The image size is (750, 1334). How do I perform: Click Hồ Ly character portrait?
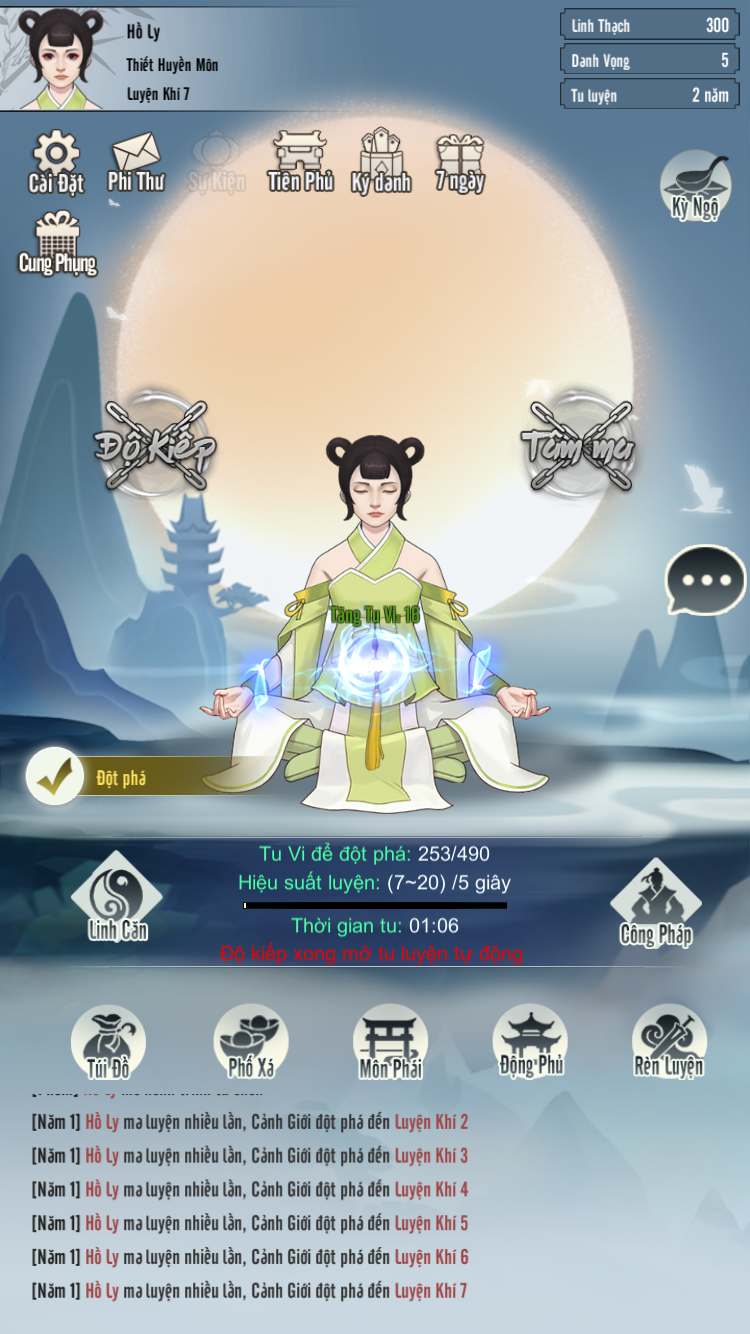[62, 58]
